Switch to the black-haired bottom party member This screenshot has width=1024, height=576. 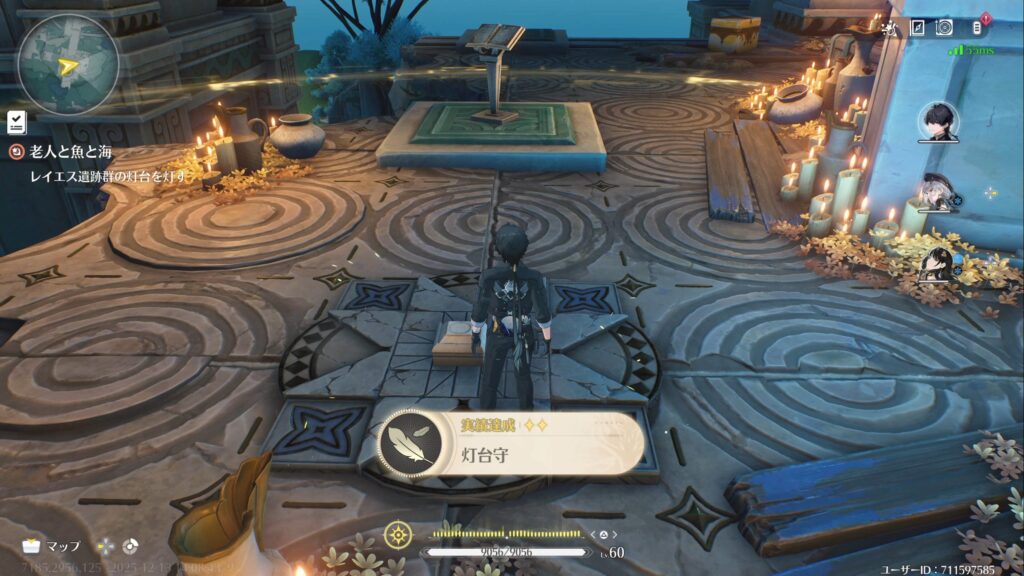937,265
